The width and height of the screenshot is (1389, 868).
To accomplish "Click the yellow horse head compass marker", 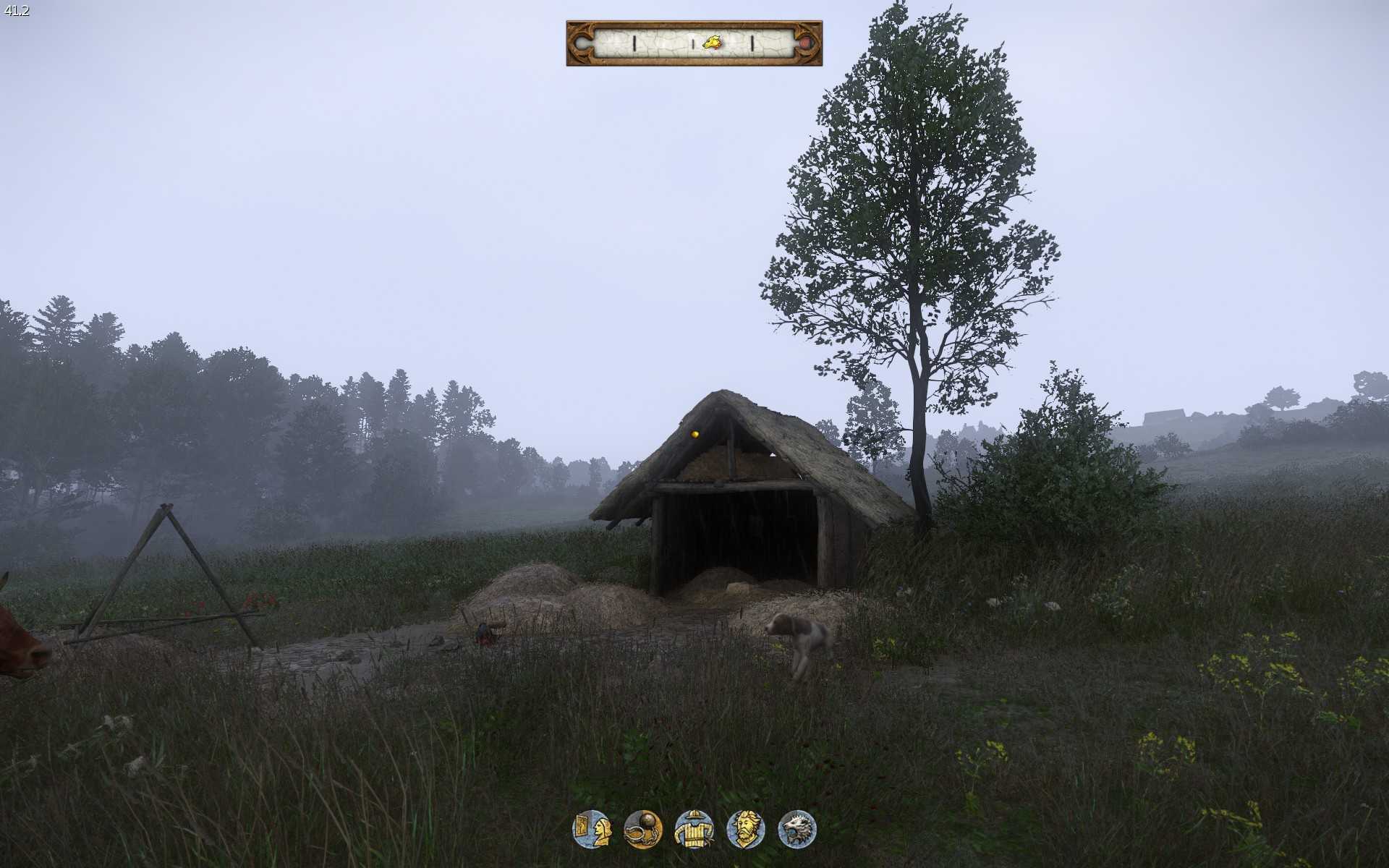I will [713, 43].
